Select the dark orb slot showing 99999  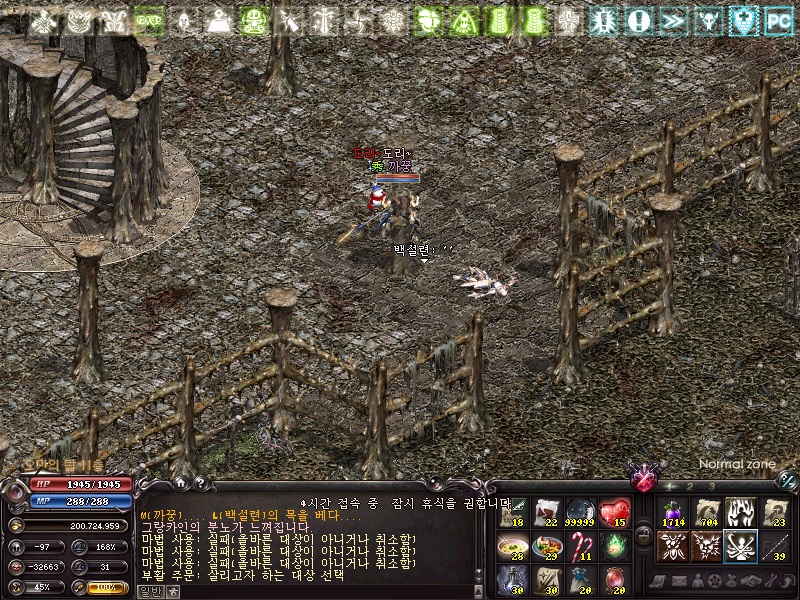[581, 512]
